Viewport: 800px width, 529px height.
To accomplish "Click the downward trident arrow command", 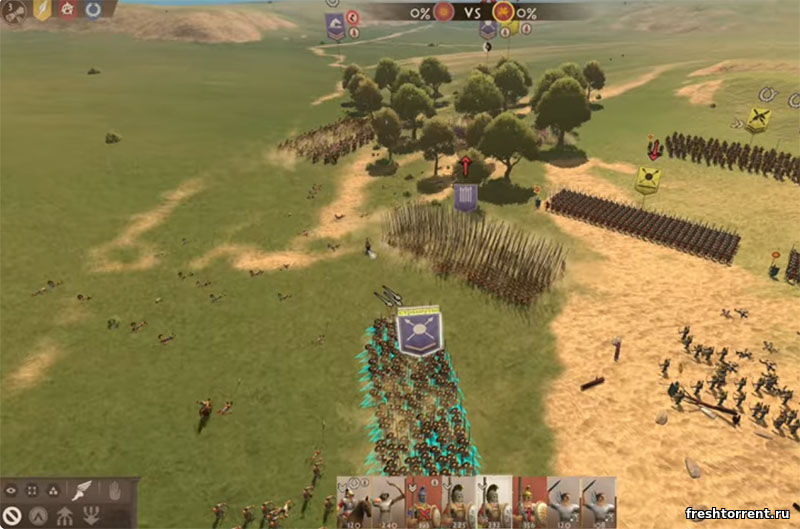I will point(91,515).
